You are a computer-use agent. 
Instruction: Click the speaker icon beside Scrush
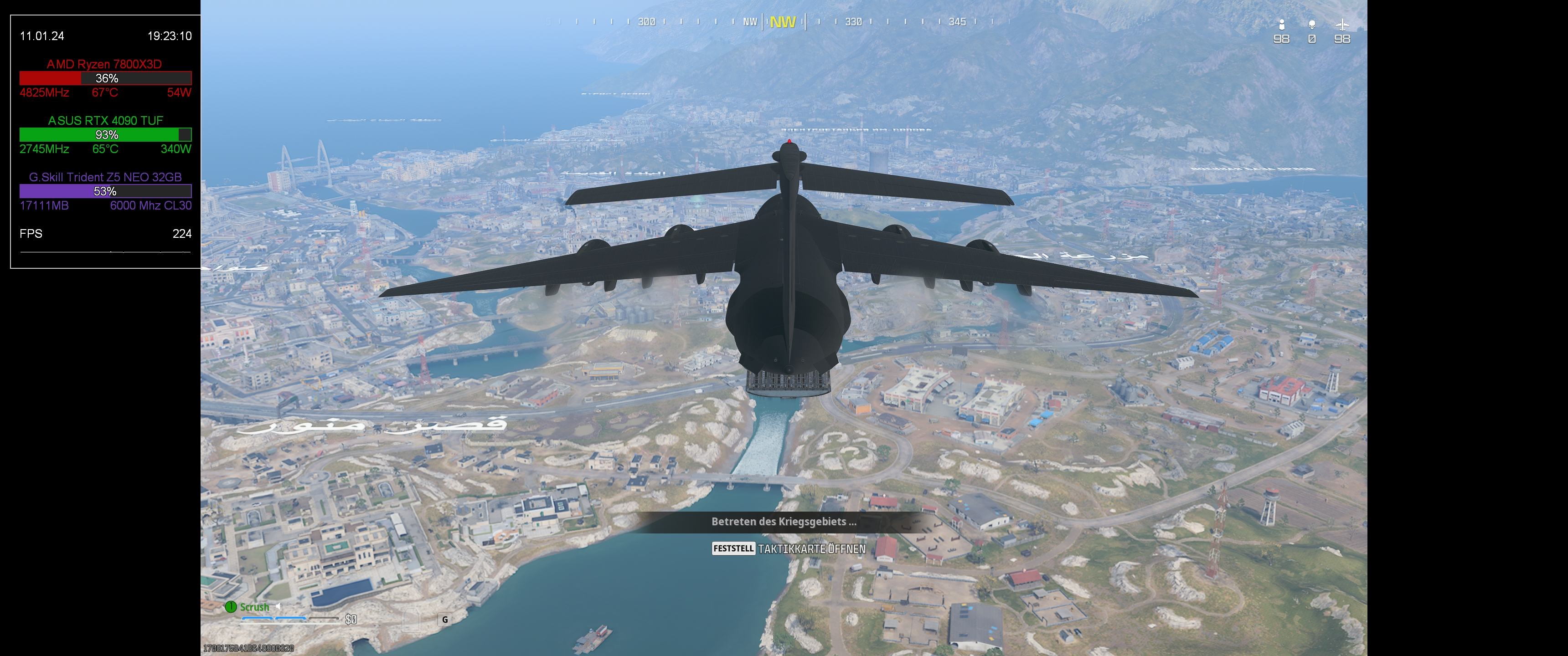pyautogui.click(x=278, y=606)
